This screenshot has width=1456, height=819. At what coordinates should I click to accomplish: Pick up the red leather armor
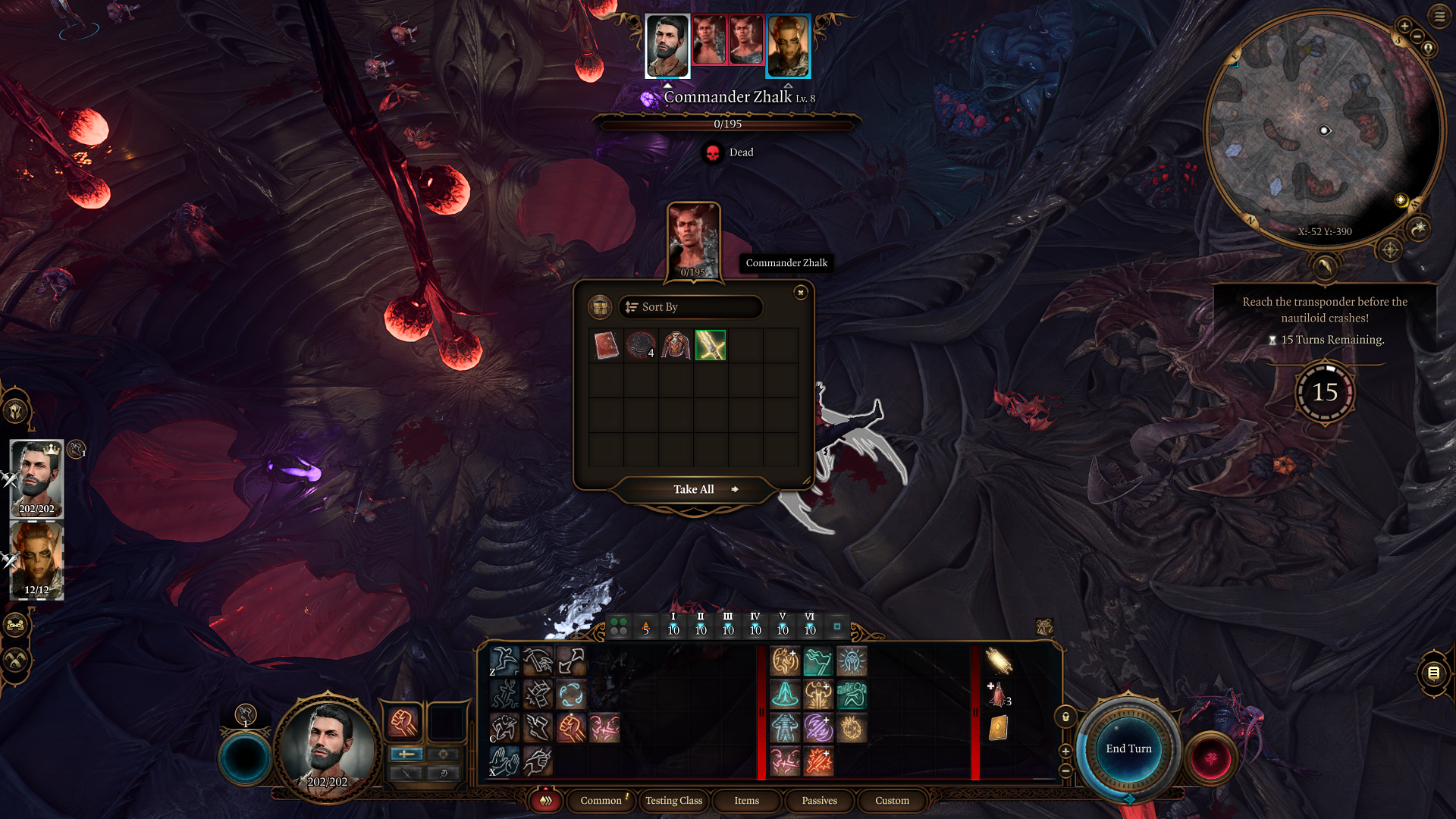[676, 346]
